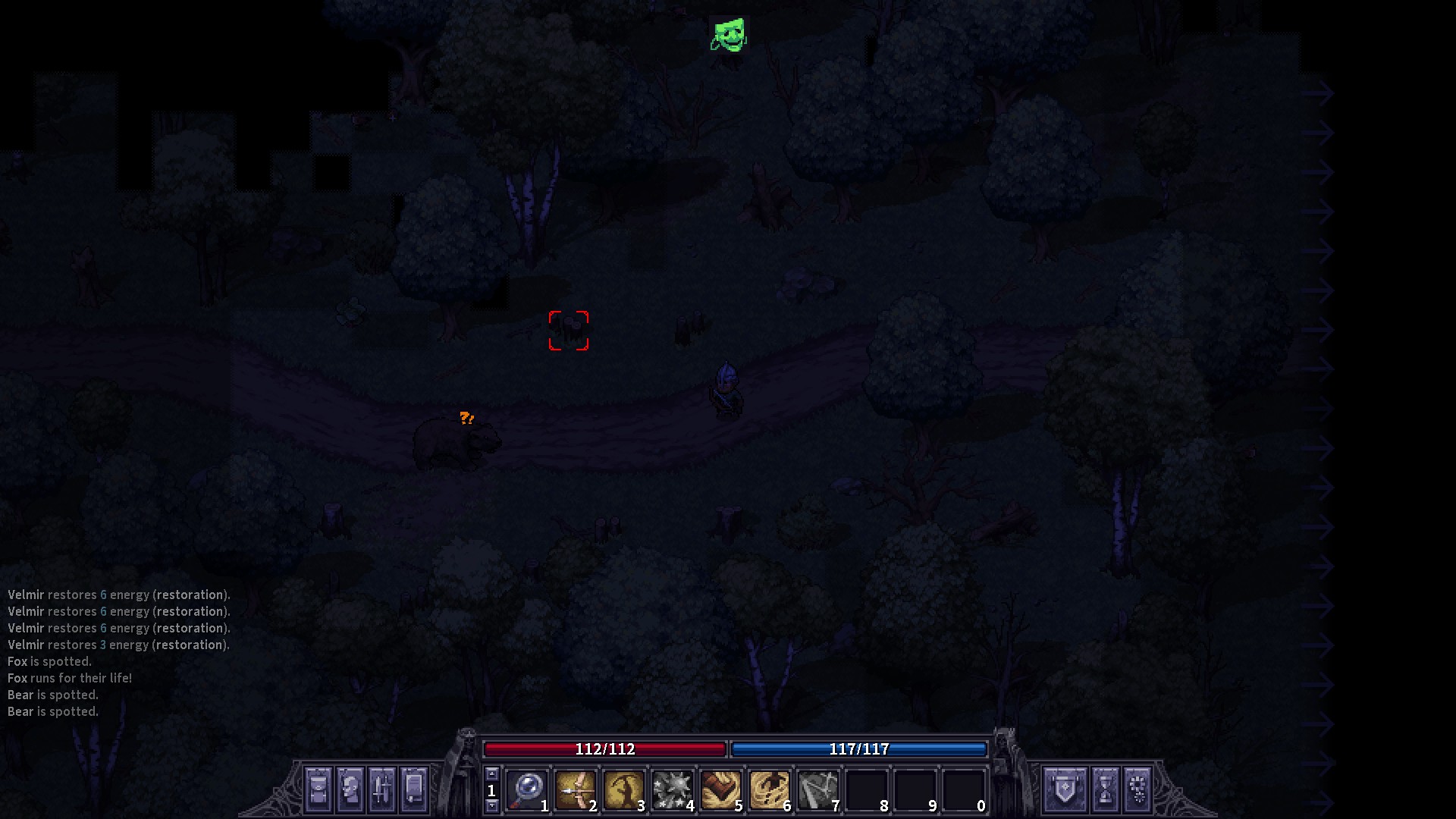
Task: Select the magnifying glass inspect skill
Action: click(526, 790)
